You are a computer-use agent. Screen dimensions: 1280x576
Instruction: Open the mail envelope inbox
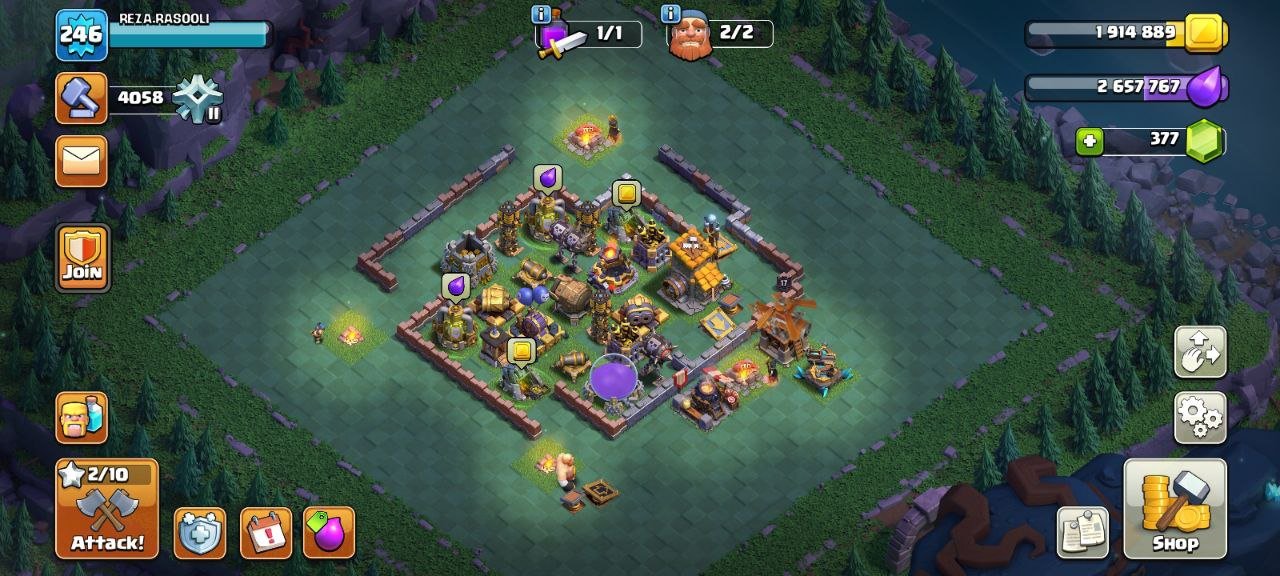click(81, 161)
